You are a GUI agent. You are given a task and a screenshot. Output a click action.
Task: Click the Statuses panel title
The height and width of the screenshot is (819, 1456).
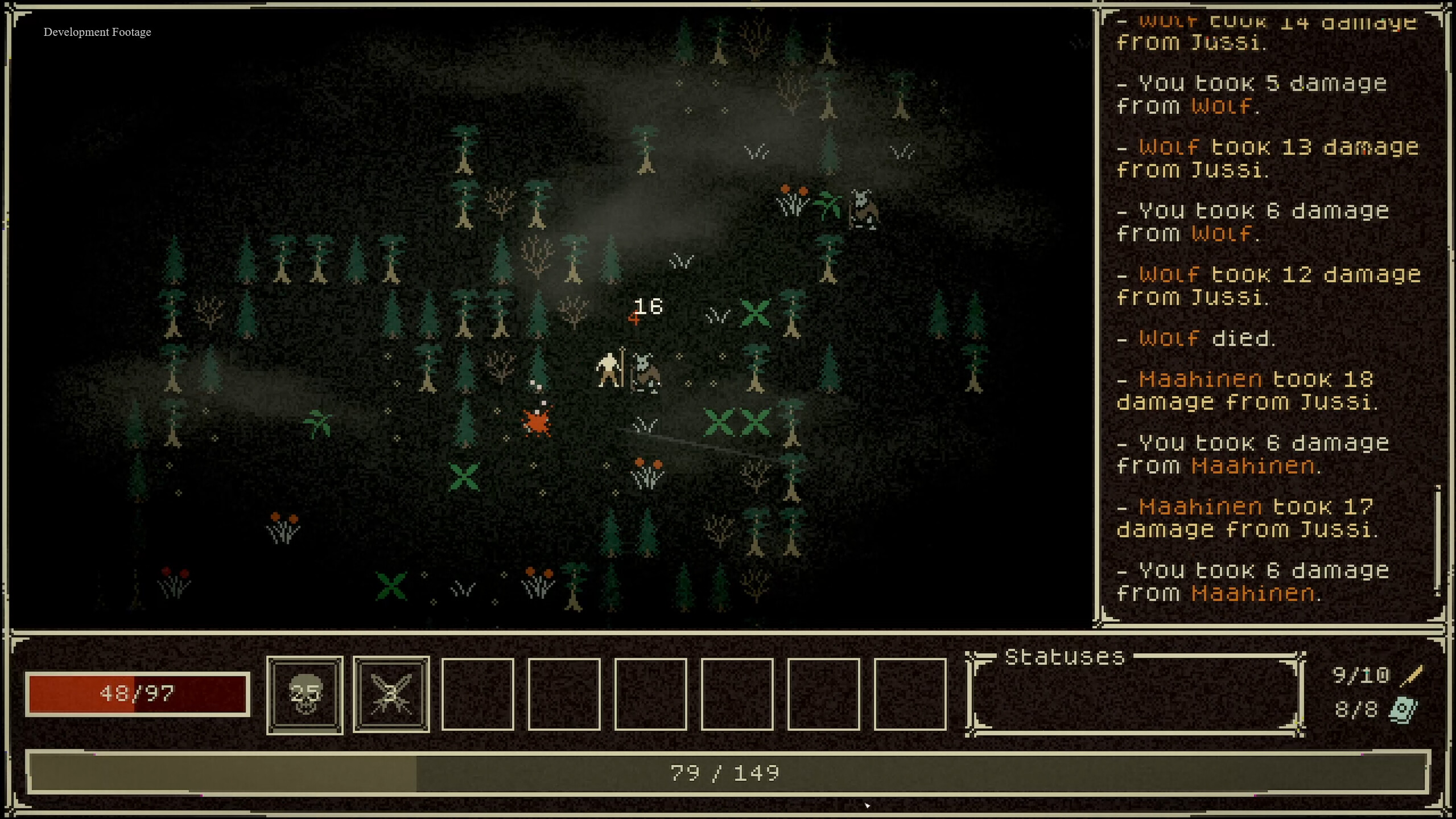1063,657
